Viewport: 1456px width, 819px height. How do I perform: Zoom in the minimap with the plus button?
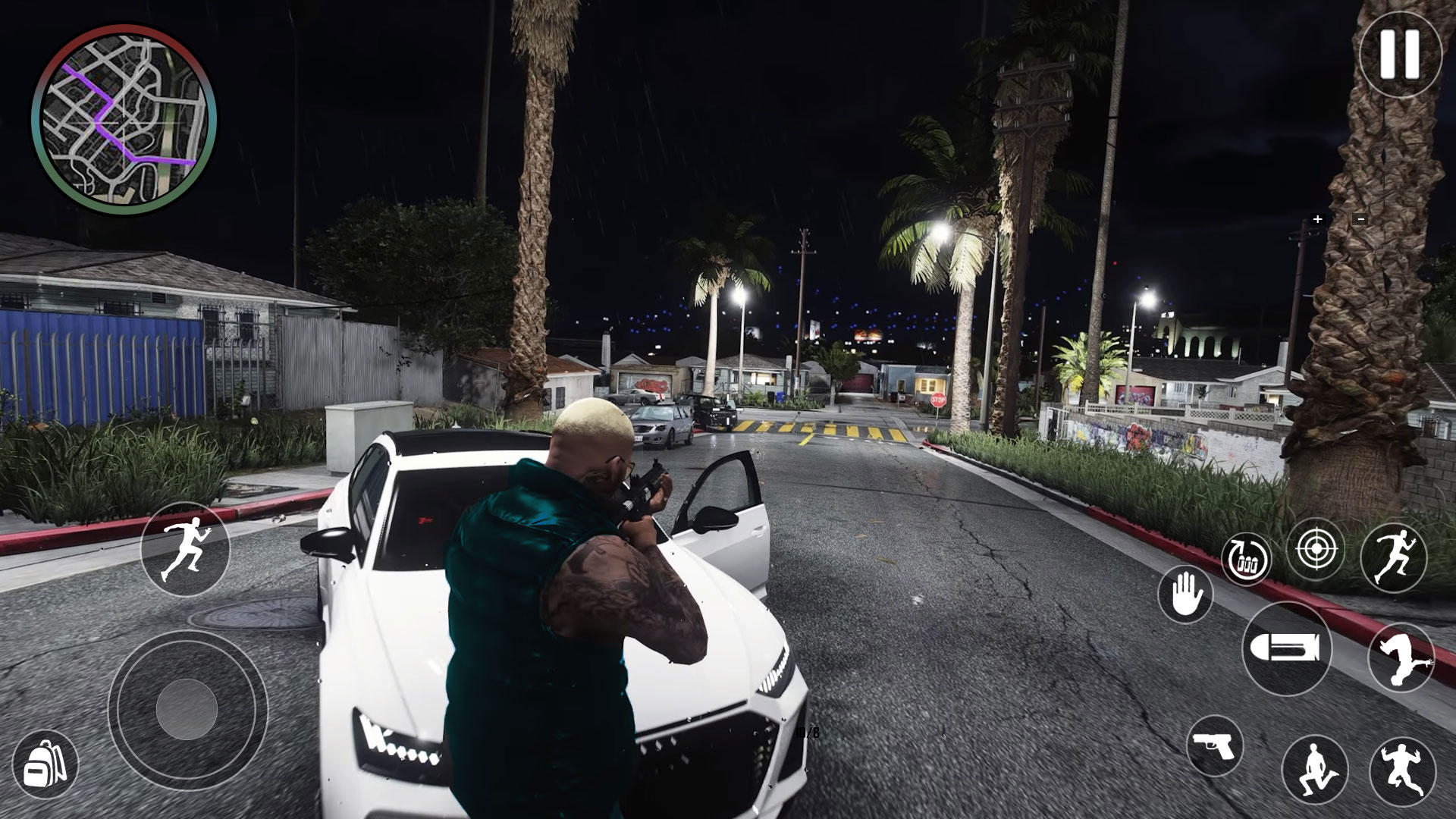(x=1317, y=219)
